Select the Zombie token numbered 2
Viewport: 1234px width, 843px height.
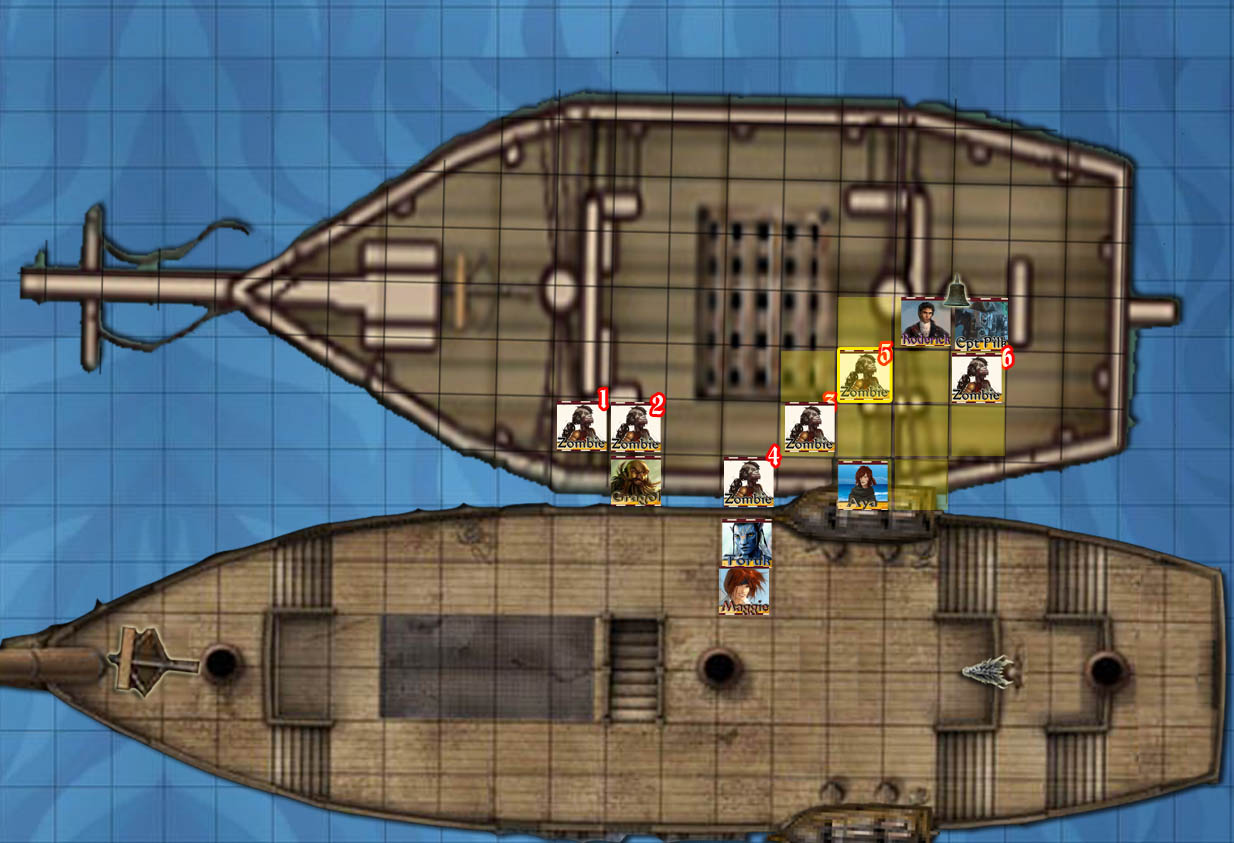tap(635, 428)
